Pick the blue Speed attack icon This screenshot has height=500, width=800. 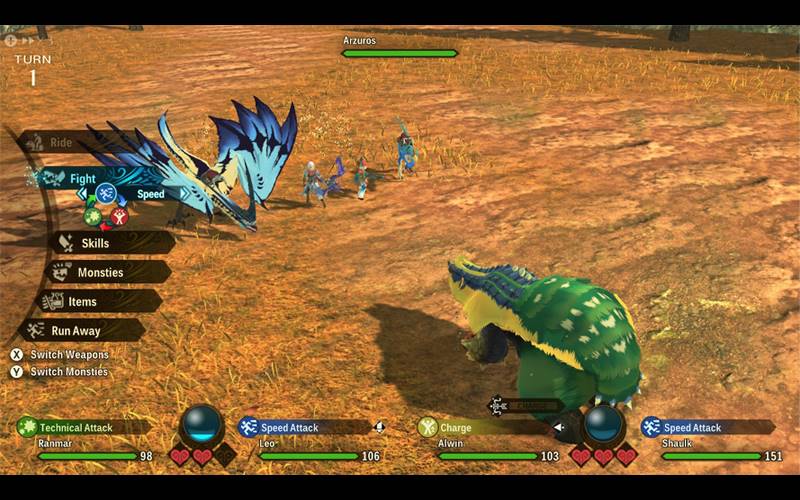click(x=106, y=194)
